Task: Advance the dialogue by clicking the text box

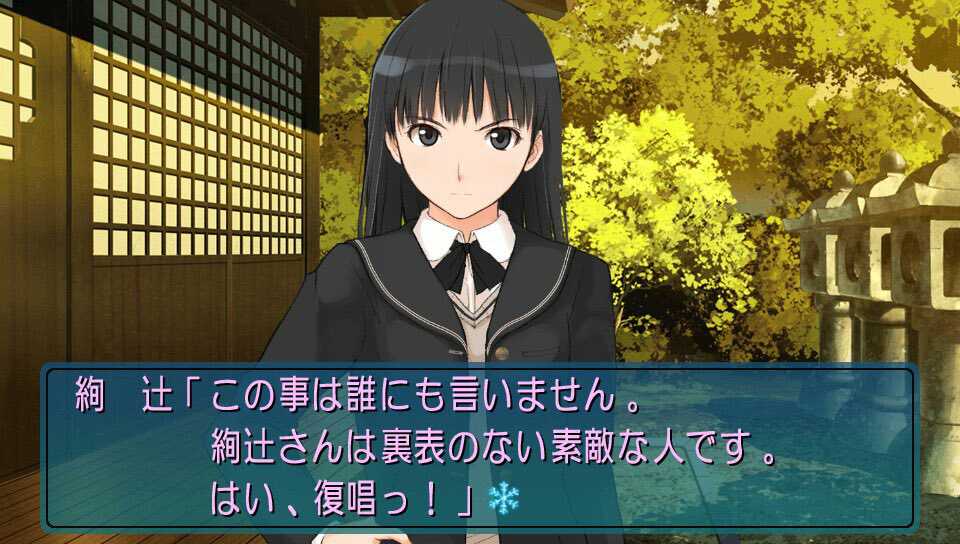Action: tap(478, 447)
